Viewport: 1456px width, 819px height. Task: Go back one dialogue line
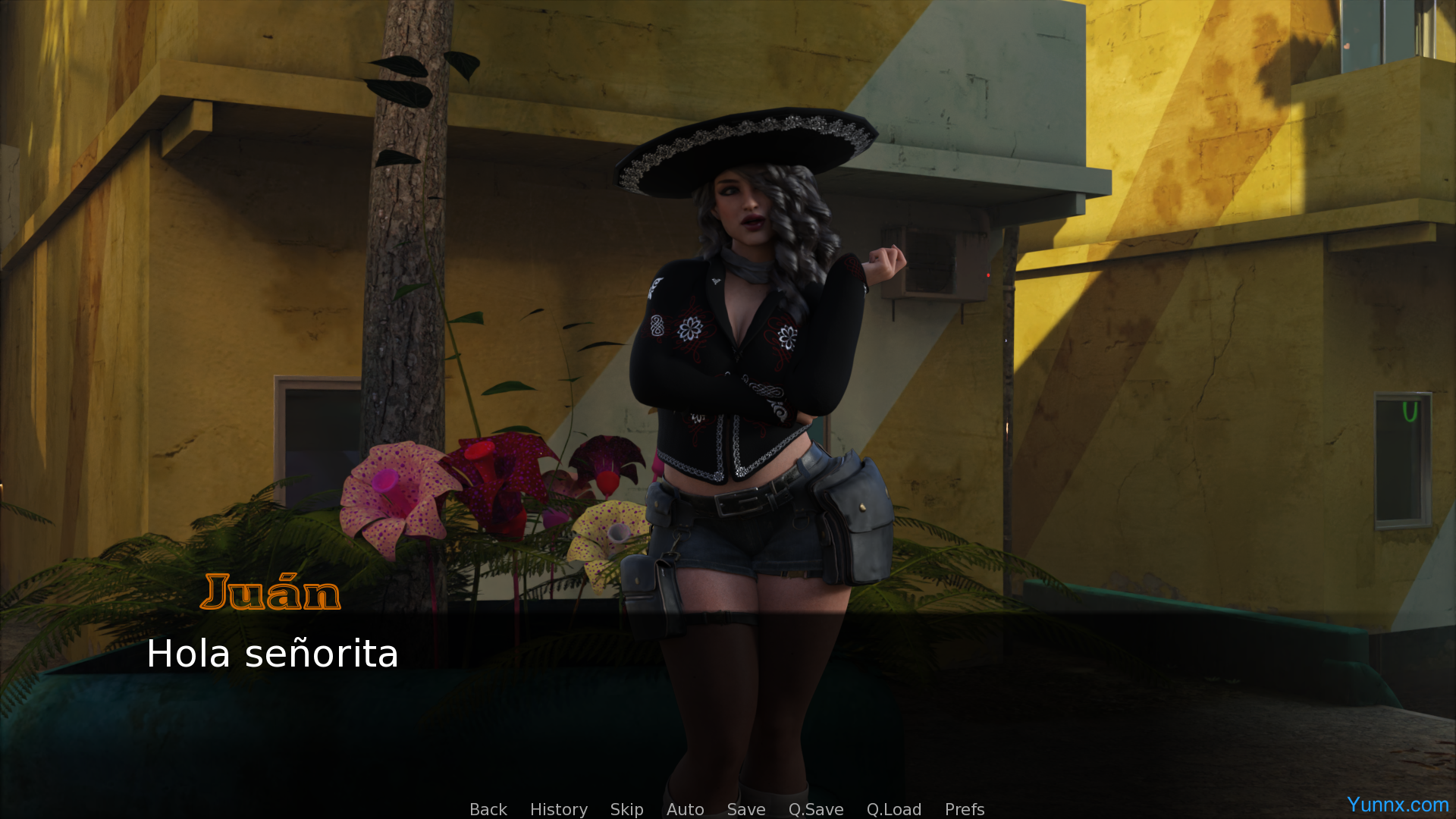pos(488,809)
